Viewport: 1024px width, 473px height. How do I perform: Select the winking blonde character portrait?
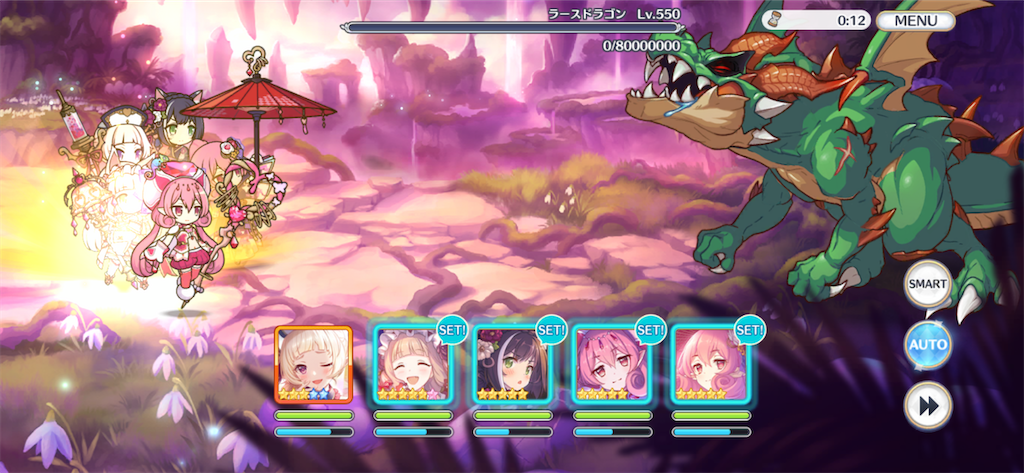point(313,364)
